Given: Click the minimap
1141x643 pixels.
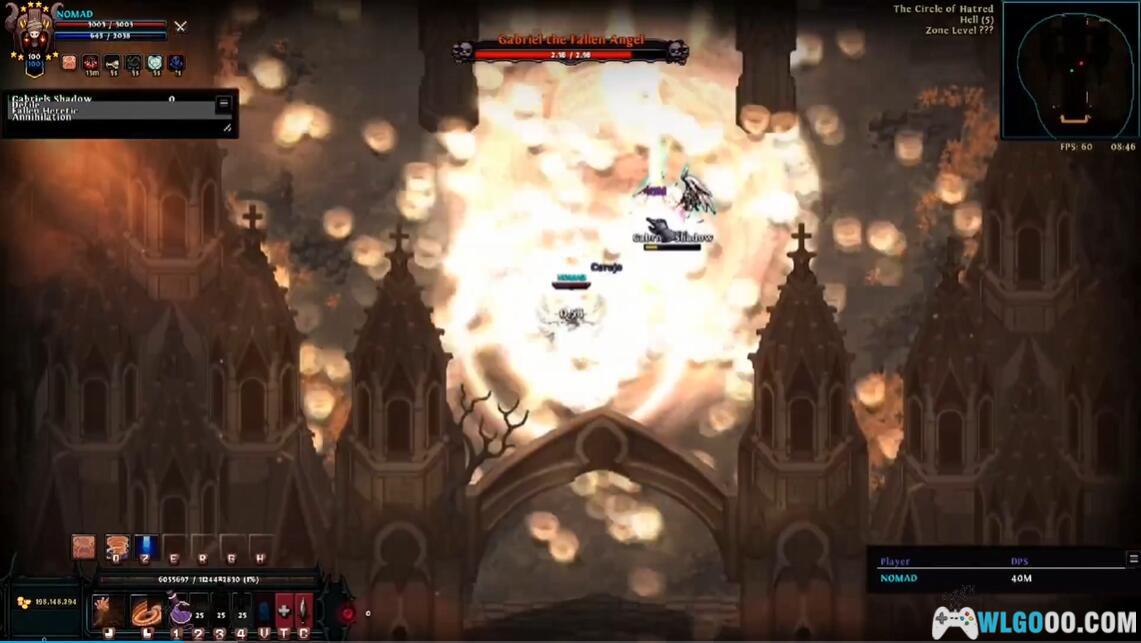Looking at the screenshot, I should pyautogui.click(x=1069, y=70).
